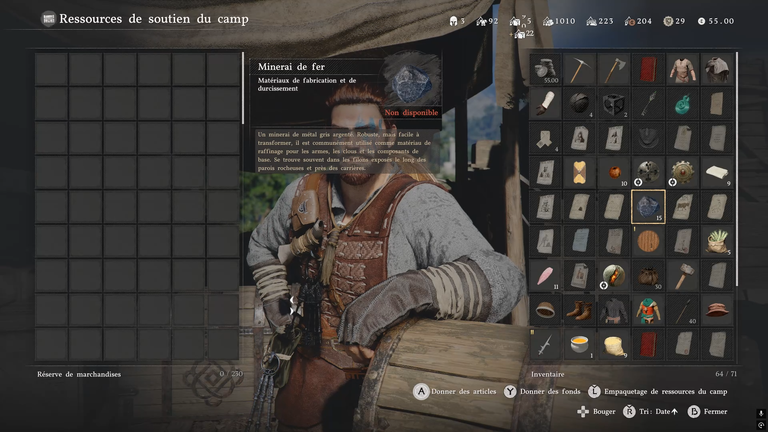Select the woodcutting axe slot

click(614, 69)
